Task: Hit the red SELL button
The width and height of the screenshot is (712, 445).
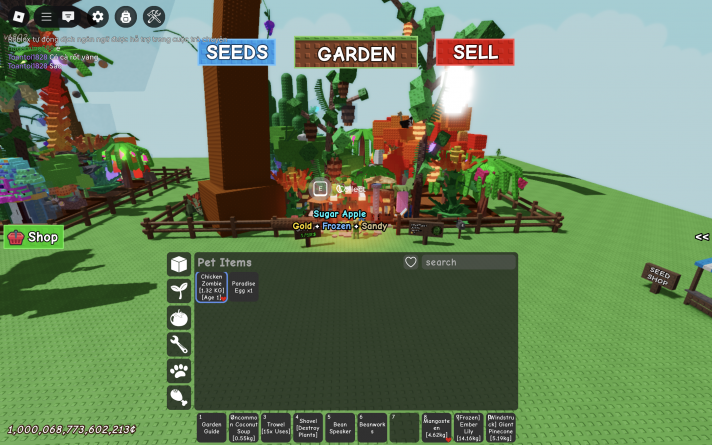Action: [475, 52]
